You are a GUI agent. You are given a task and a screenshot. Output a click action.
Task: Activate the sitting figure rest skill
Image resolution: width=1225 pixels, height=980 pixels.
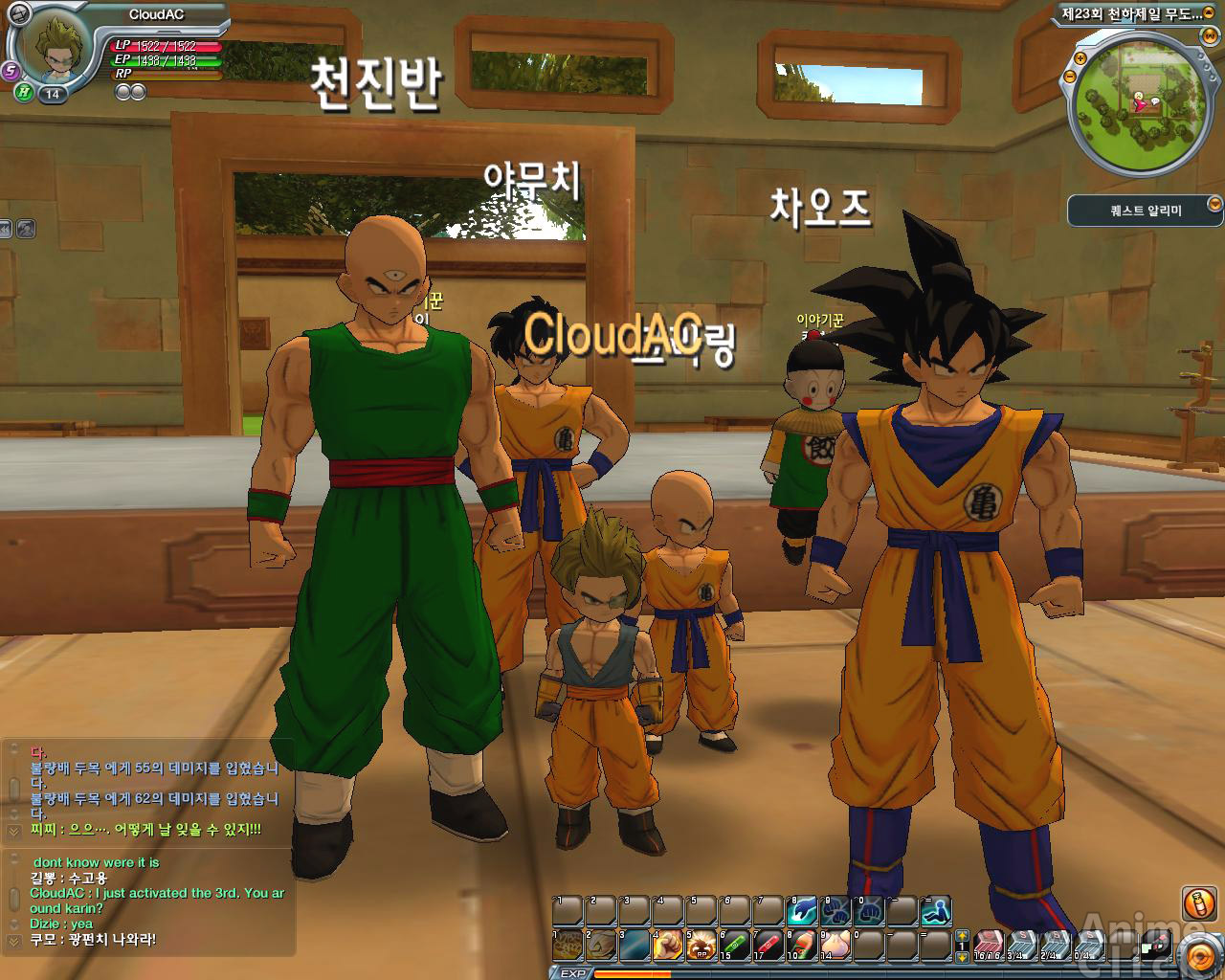coord(937,910)
